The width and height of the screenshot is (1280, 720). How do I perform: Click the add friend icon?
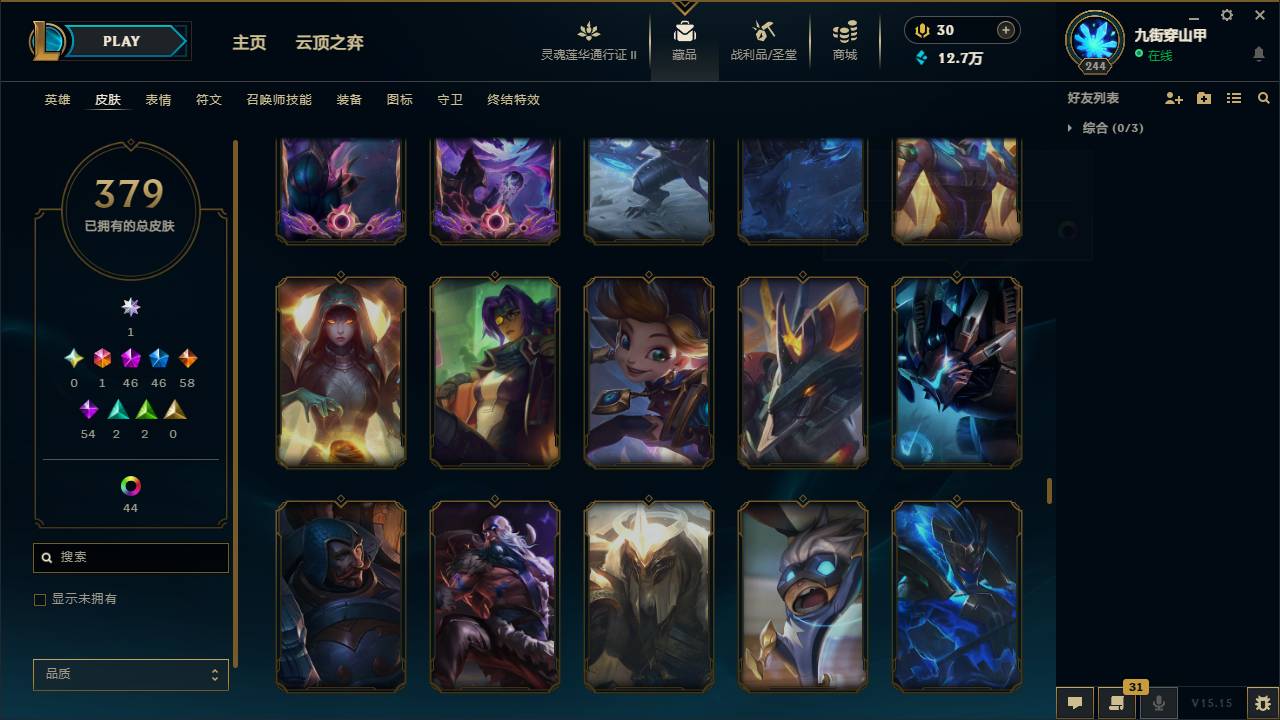pos(1173,97)
